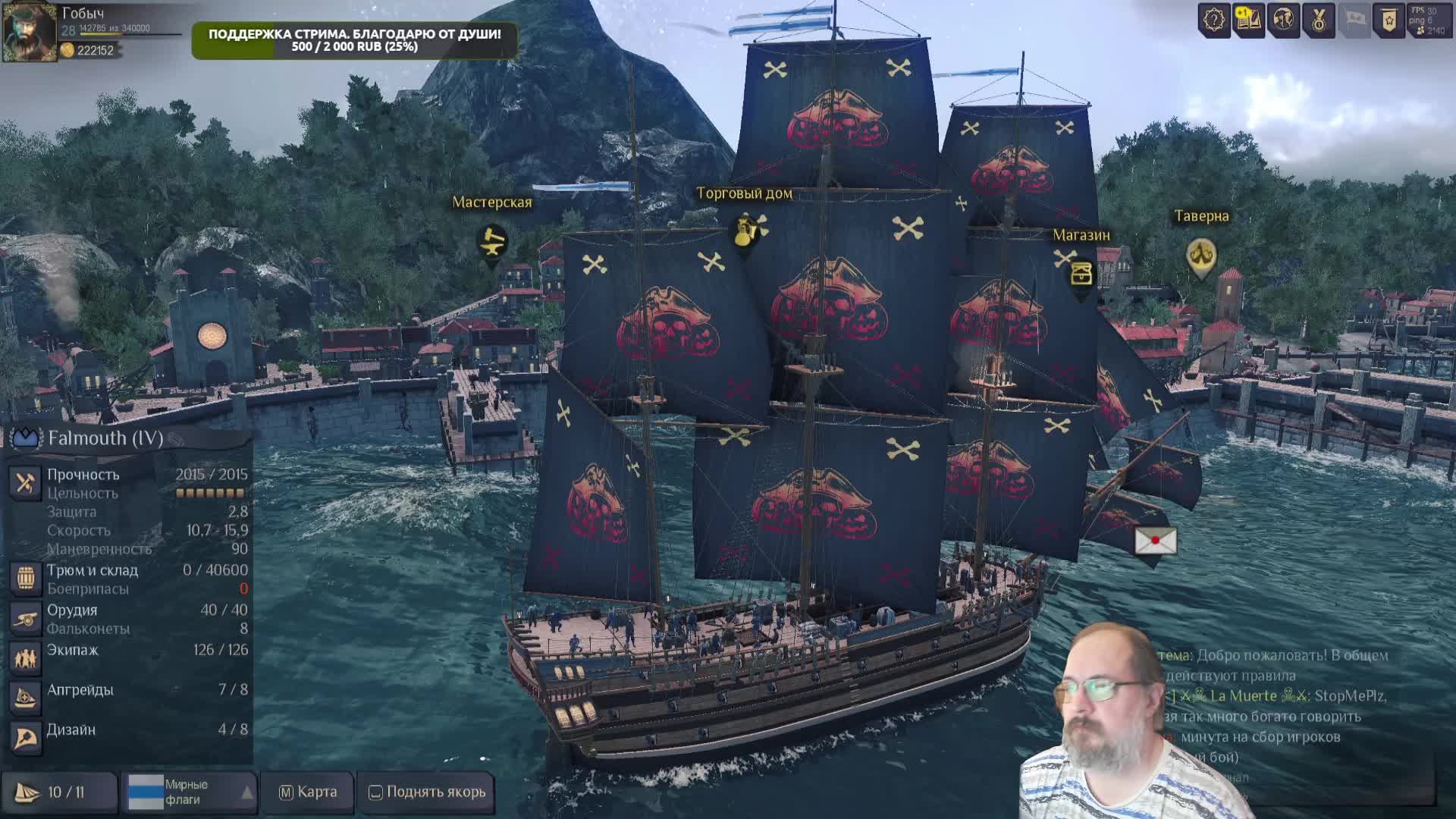Viewport: 1456px width, 819px height.
Task: Open the captains portrait icon
Action: coord(1283,20)
